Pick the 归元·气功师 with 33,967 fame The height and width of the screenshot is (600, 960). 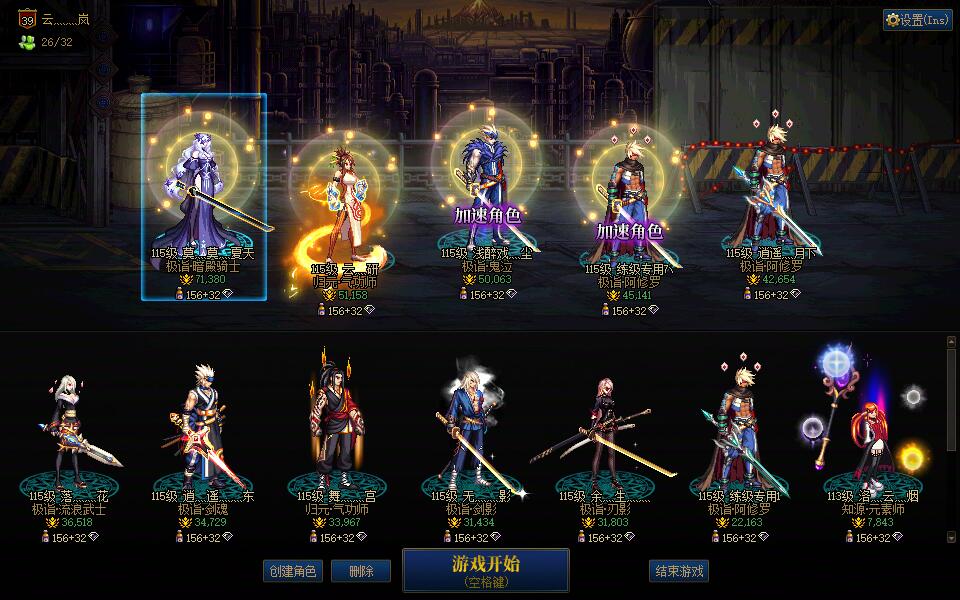[335, 440]
